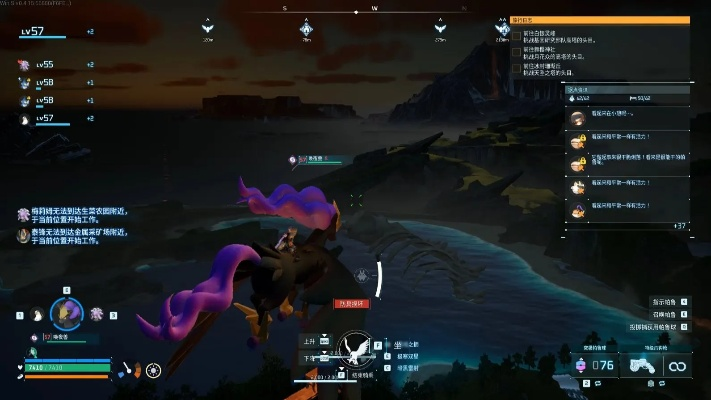This screenshot has height=400, width=711.
Task: Choose the penguin Pal icon in the Pal wheel
Action: click(x=36, y=314)
